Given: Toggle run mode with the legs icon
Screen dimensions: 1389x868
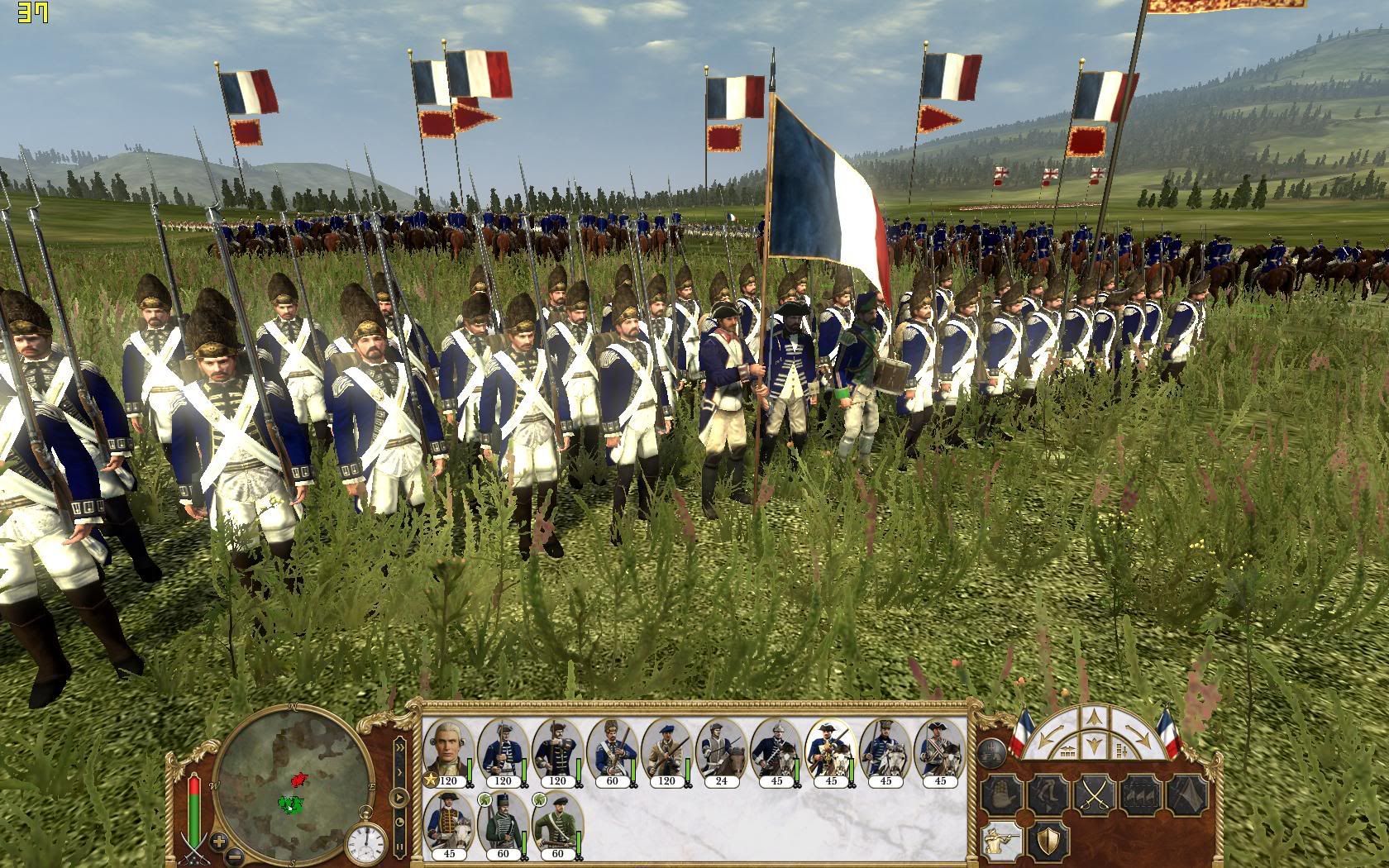Looking at the screenshot, I should tap(1048, 795).
